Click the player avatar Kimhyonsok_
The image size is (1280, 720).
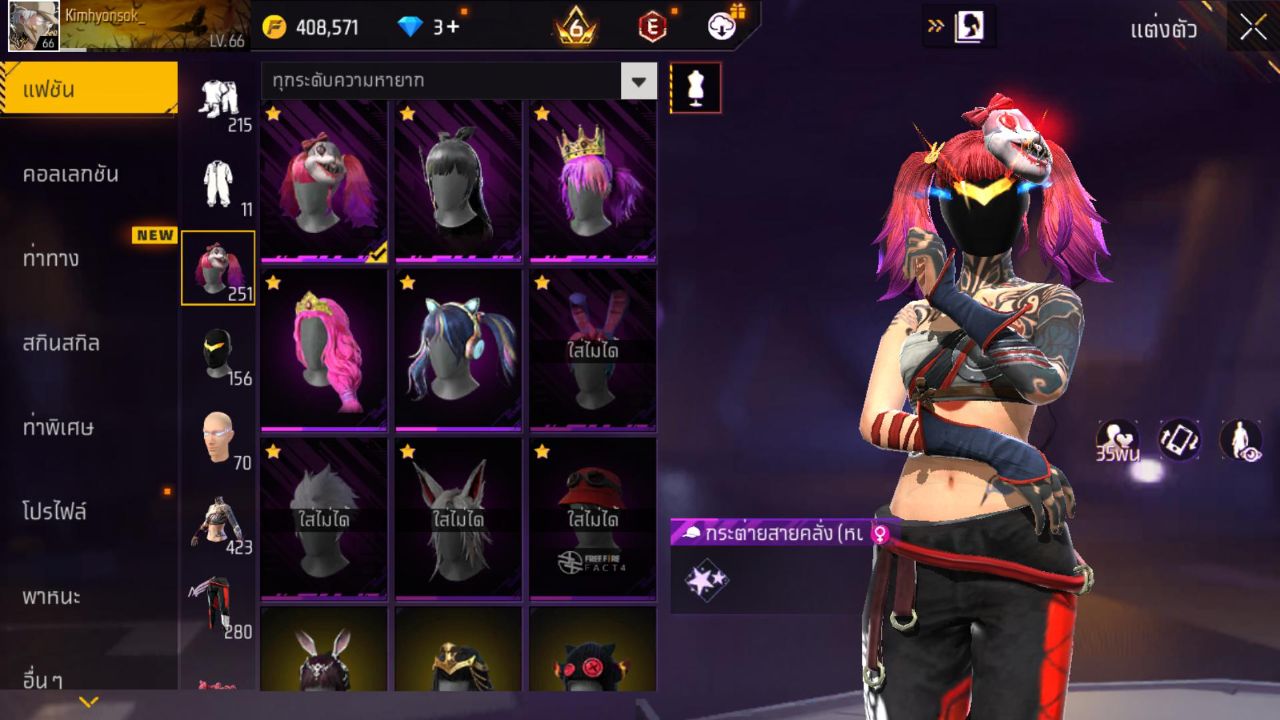[x=33, y=26]
